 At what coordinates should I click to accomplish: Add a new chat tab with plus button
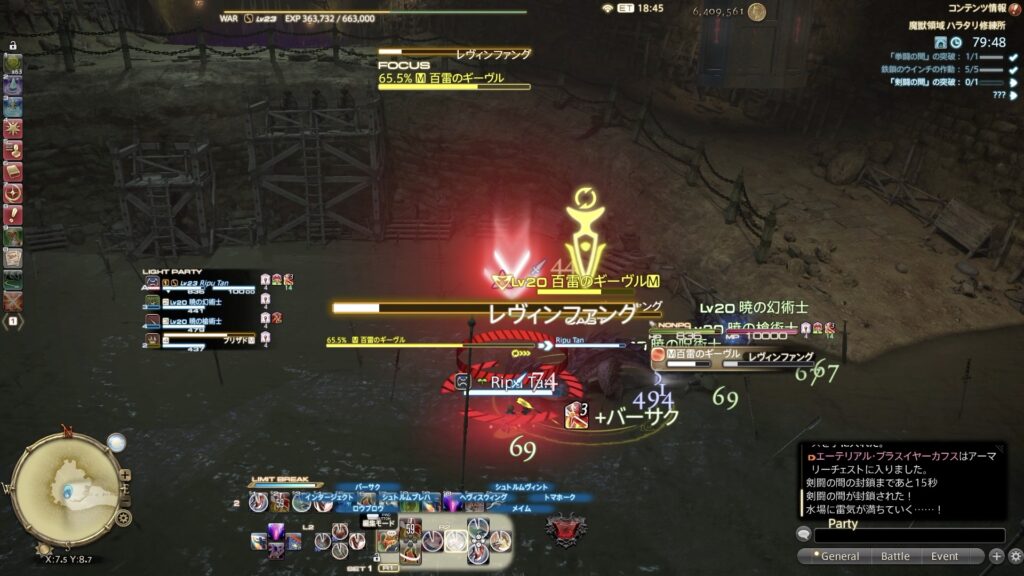tap(996, 556)
